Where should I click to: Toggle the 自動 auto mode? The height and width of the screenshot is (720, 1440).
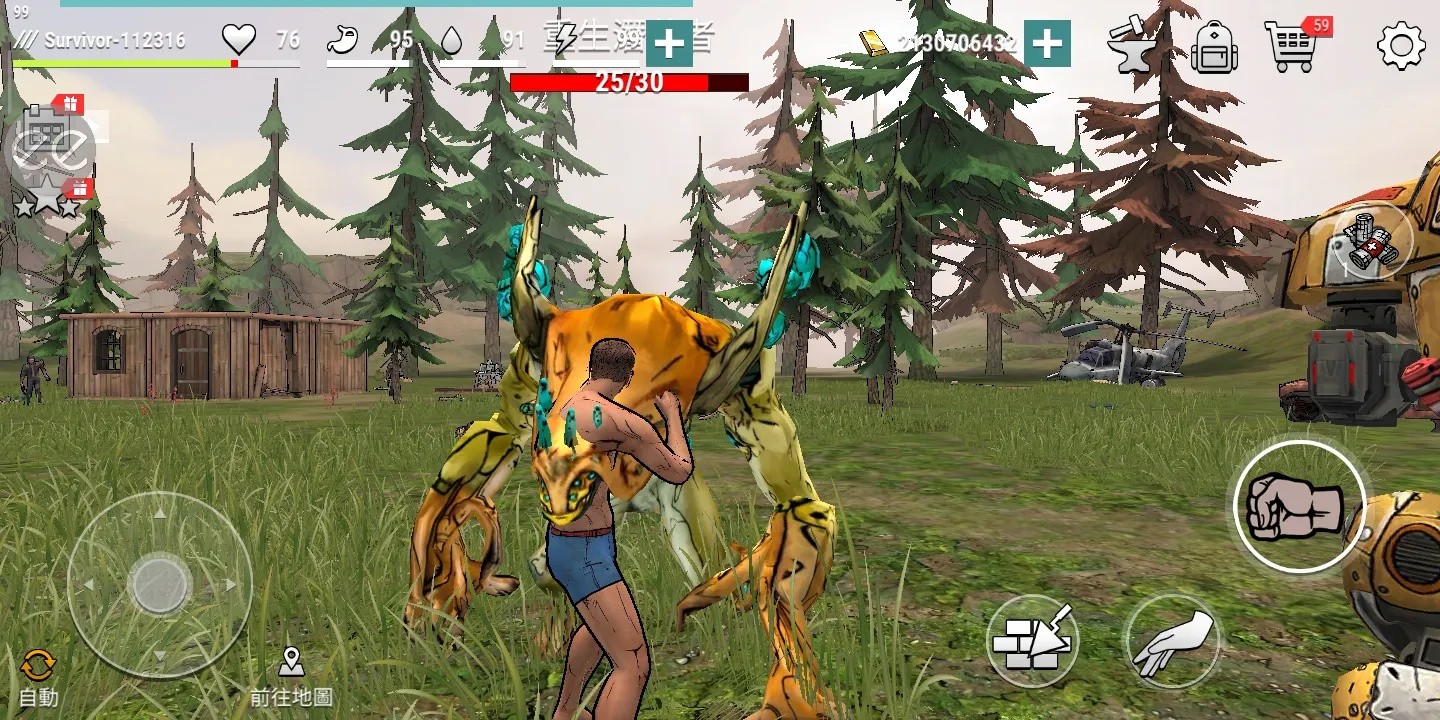[38, 677]
